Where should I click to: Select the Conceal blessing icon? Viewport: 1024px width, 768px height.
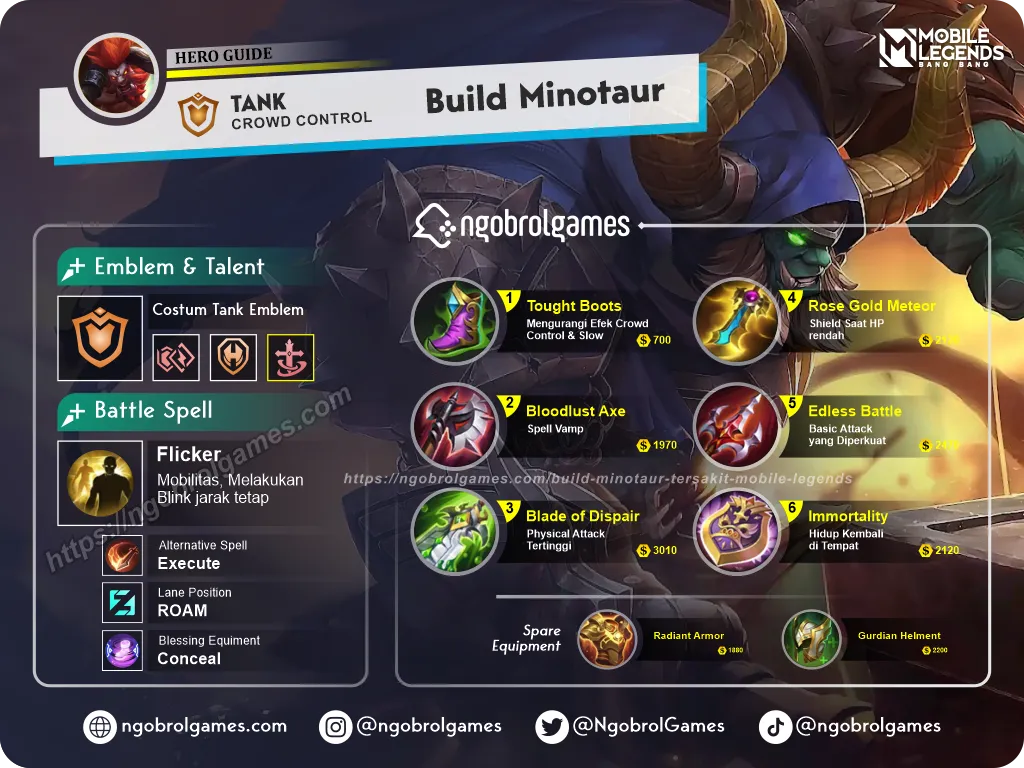122,651
